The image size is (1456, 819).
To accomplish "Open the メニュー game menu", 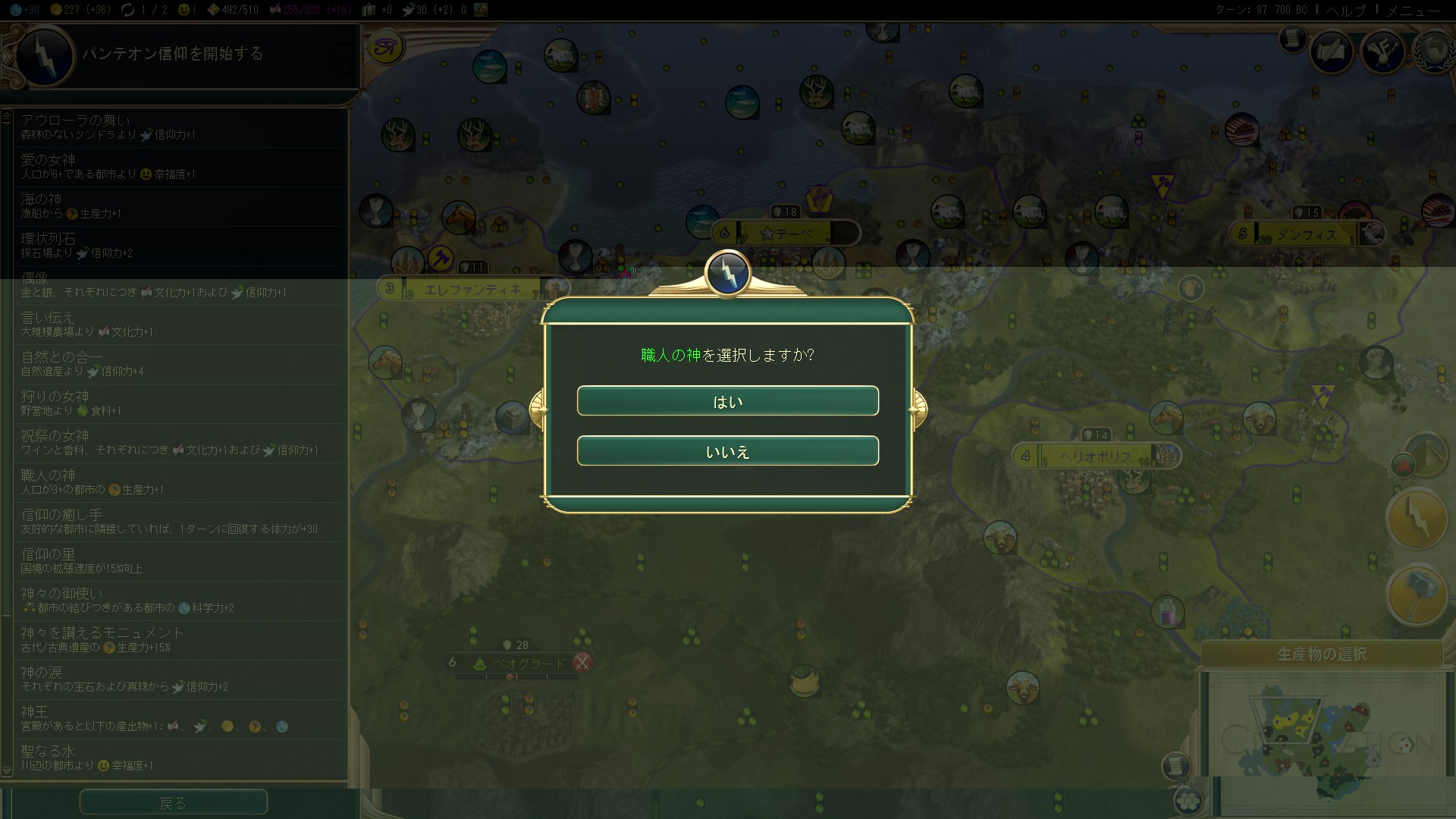I will click(x=1413, y=11).
